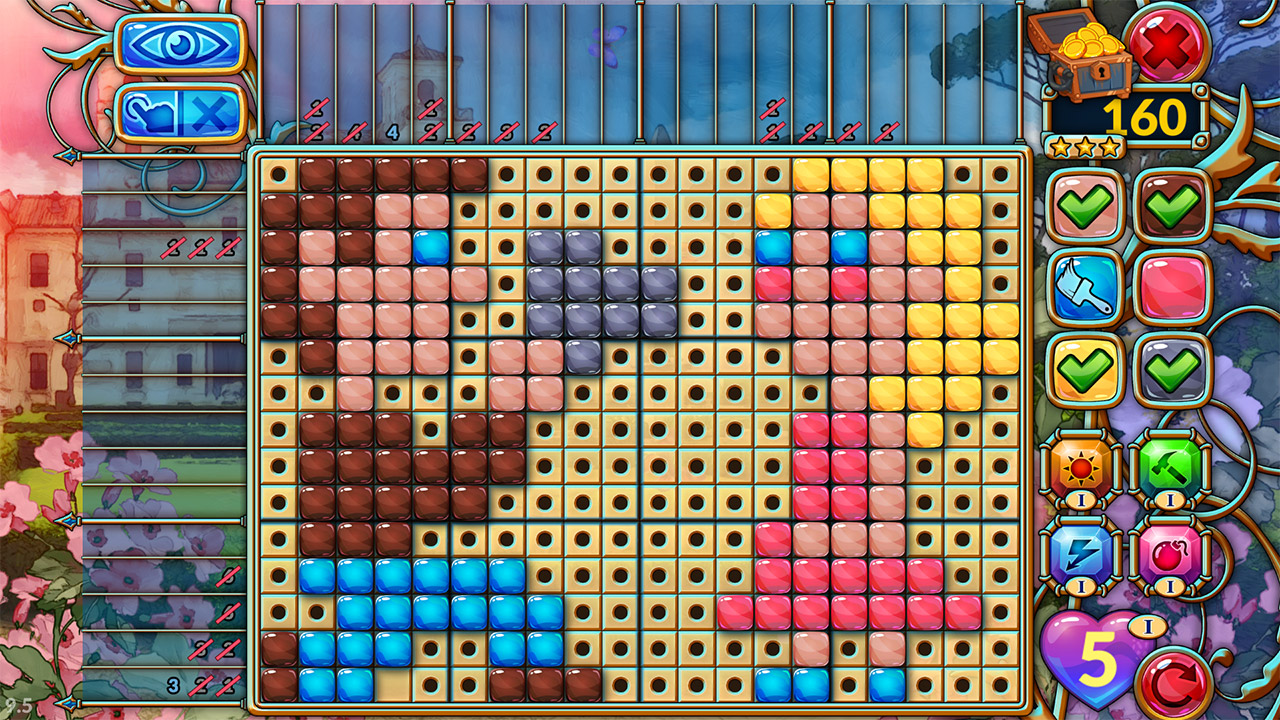Open info tooltip for the bomb power-up
Image resolution: width=1280 pixels, height=720 pixels.
coord(1169,584)
